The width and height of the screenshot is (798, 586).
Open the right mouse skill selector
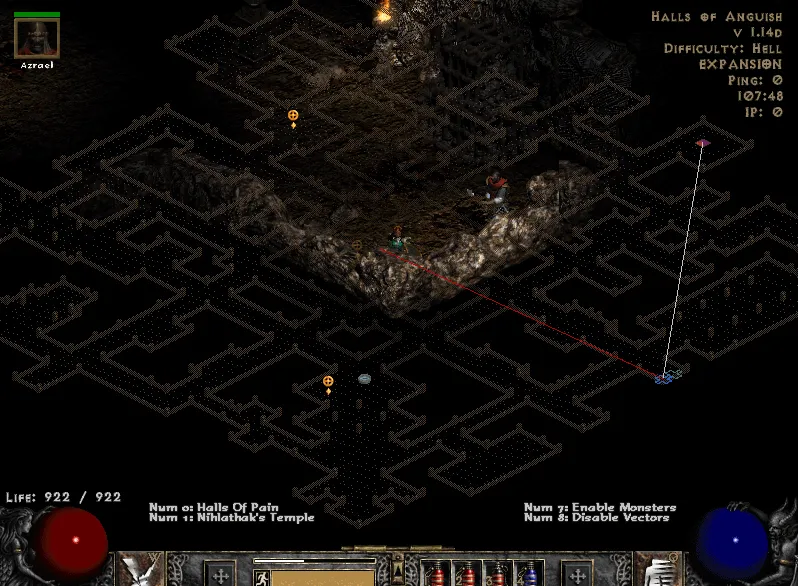660,571
